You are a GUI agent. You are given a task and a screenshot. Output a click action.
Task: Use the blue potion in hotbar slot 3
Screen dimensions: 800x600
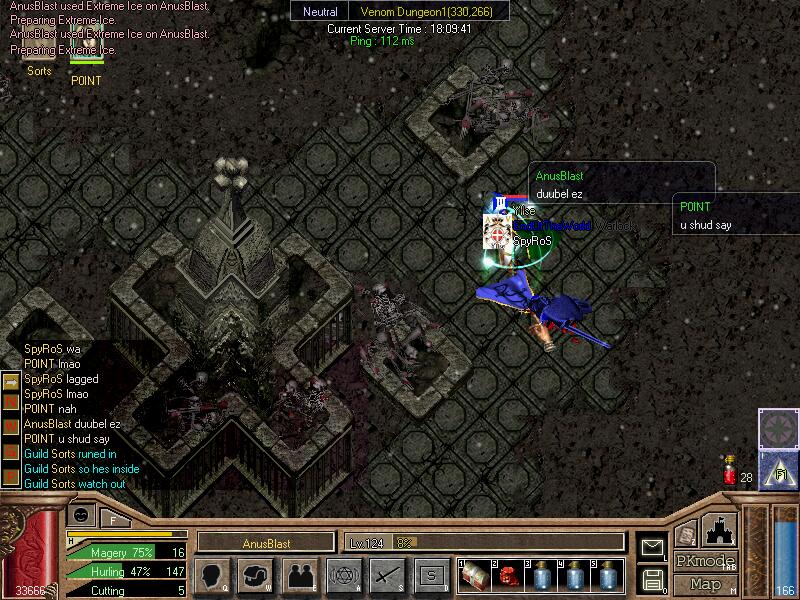pyautogui.click(x=542, y=576)
